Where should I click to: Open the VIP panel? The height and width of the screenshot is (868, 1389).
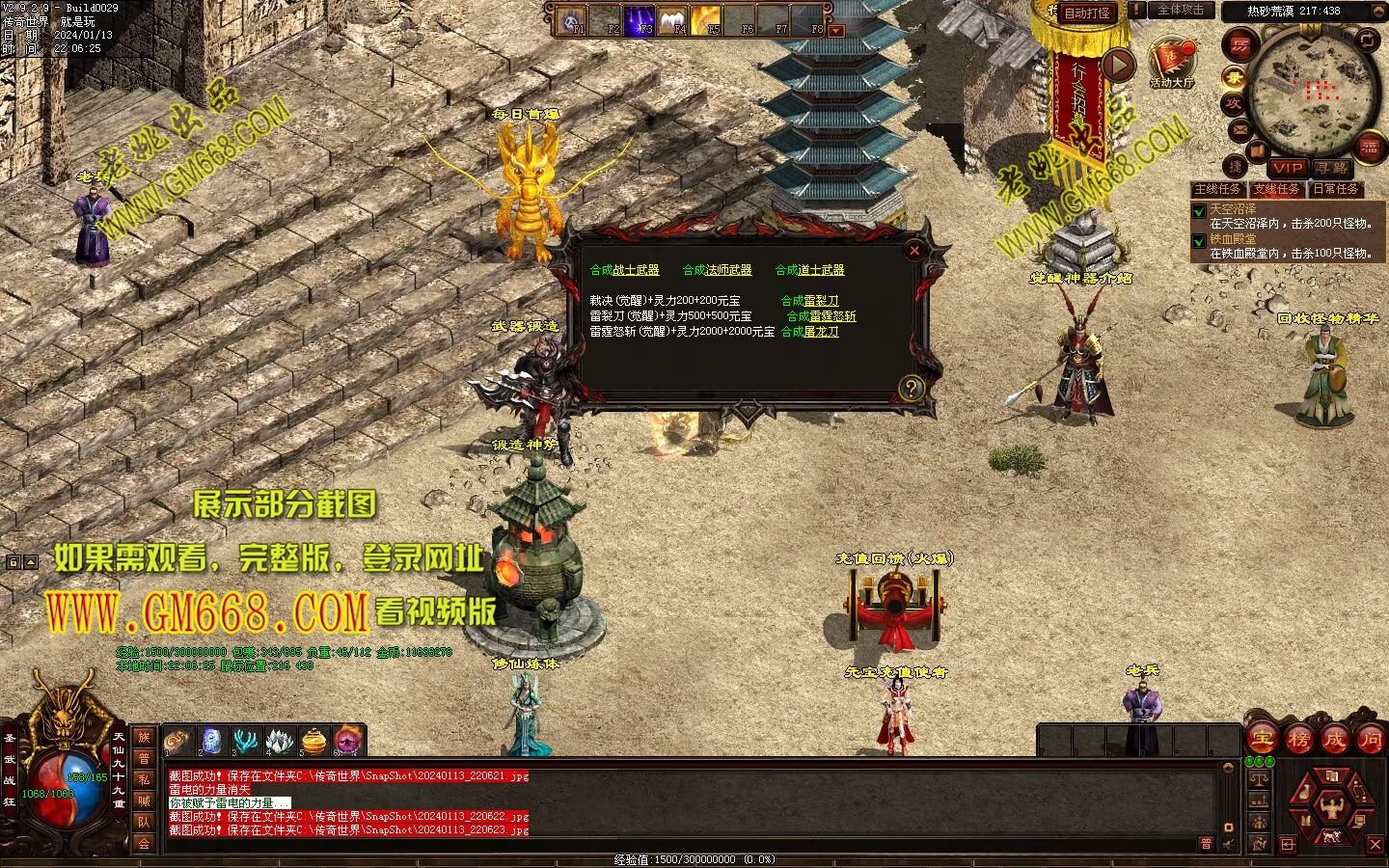coord(1286,168)
